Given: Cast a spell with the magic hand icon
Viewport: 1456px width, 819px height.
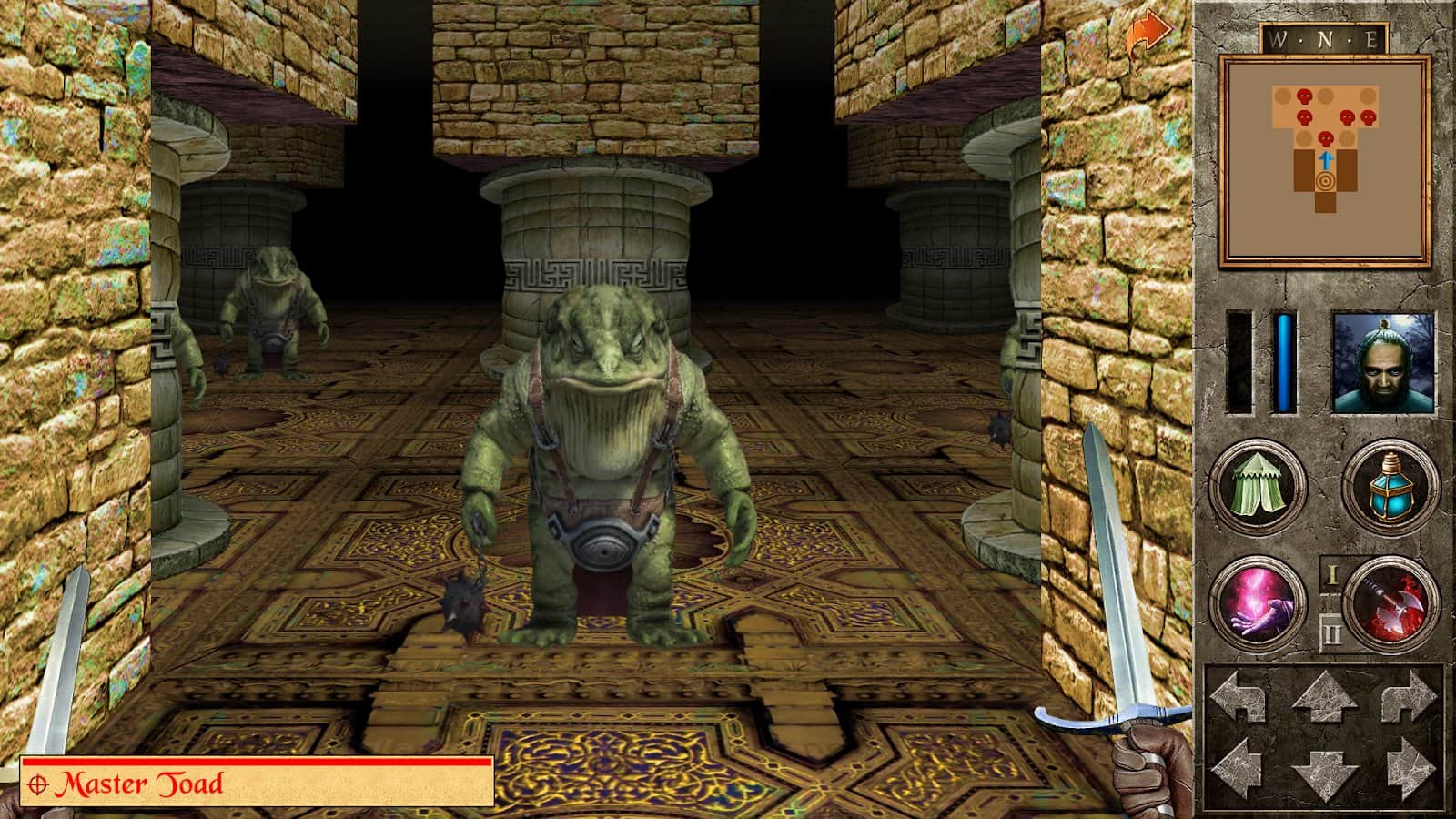Looking at the screenshot, I should (x=1257, y=602).
